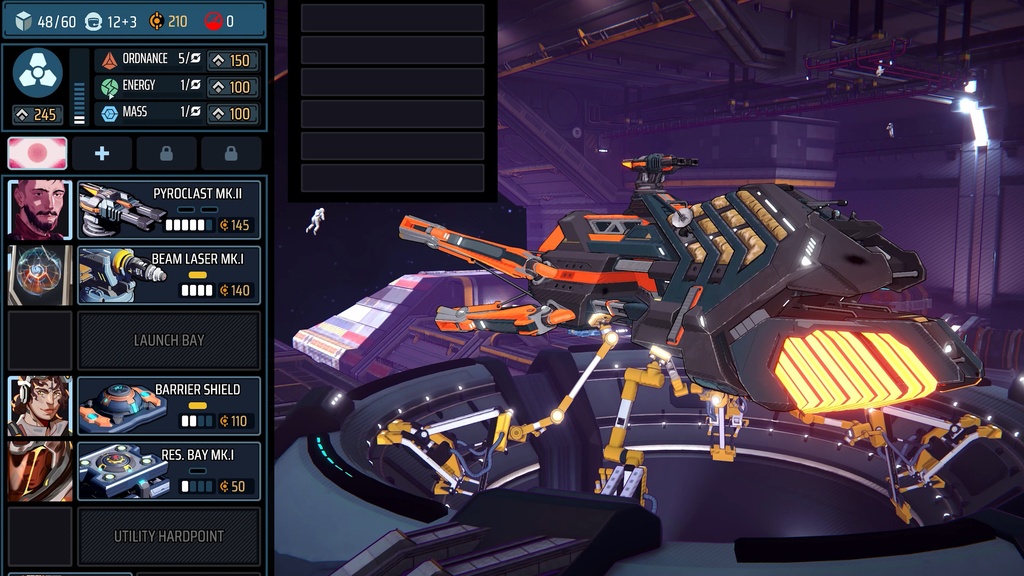Open the empty Launch Bay slot
Screen dimensions: 1024x576
pos(169,340)
